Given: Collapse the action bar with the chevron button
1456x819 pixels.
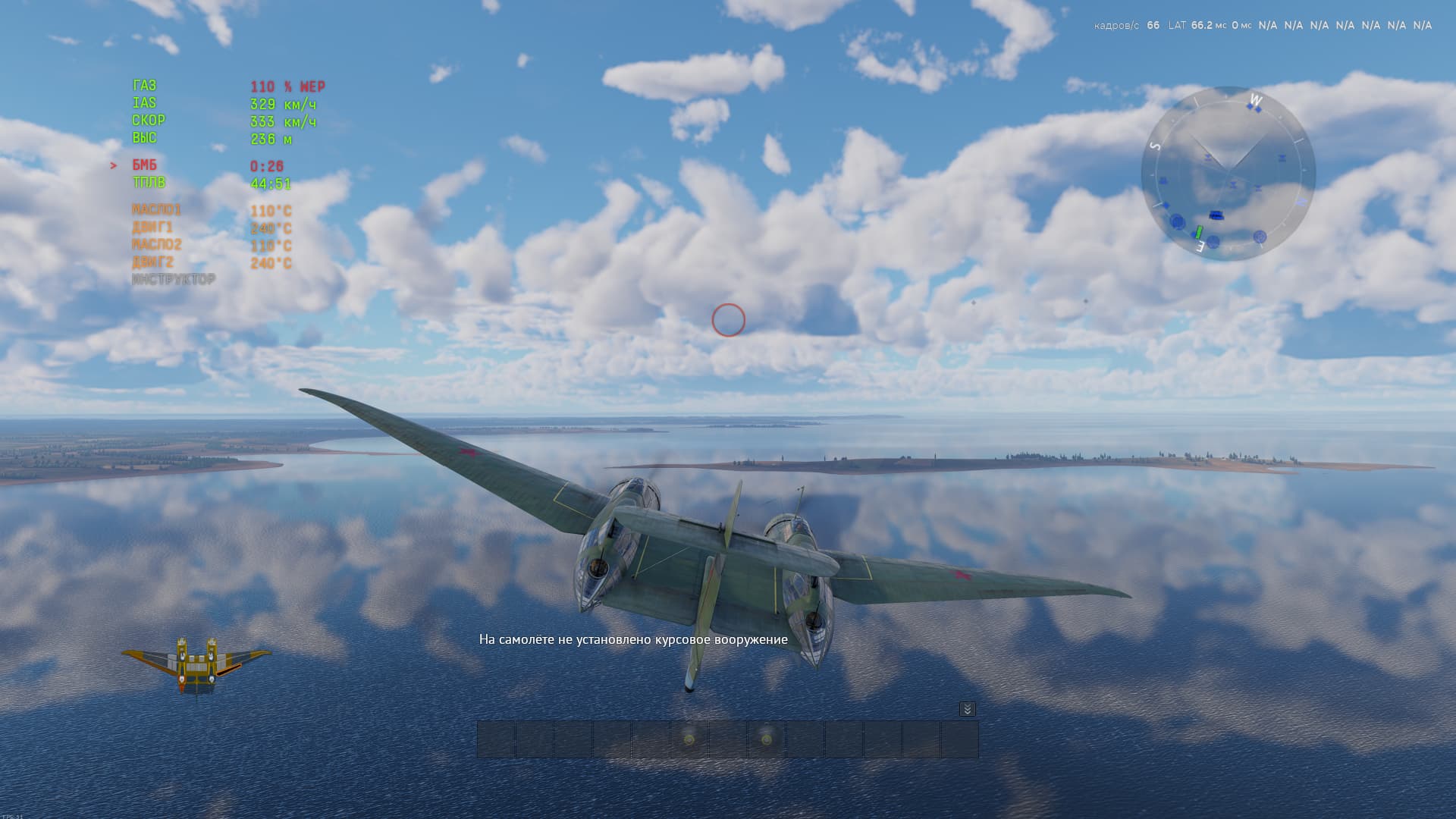Looking at the screenshot, I should click(x=967, y=709).
